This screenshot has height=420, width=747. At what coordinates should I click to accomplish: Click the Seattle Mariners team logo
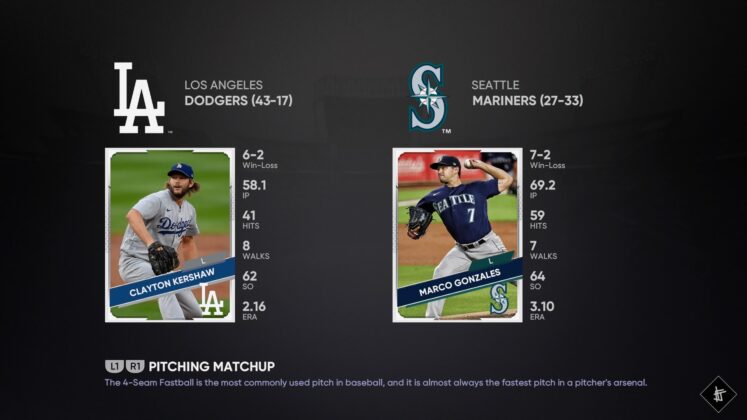pos(428,98)
